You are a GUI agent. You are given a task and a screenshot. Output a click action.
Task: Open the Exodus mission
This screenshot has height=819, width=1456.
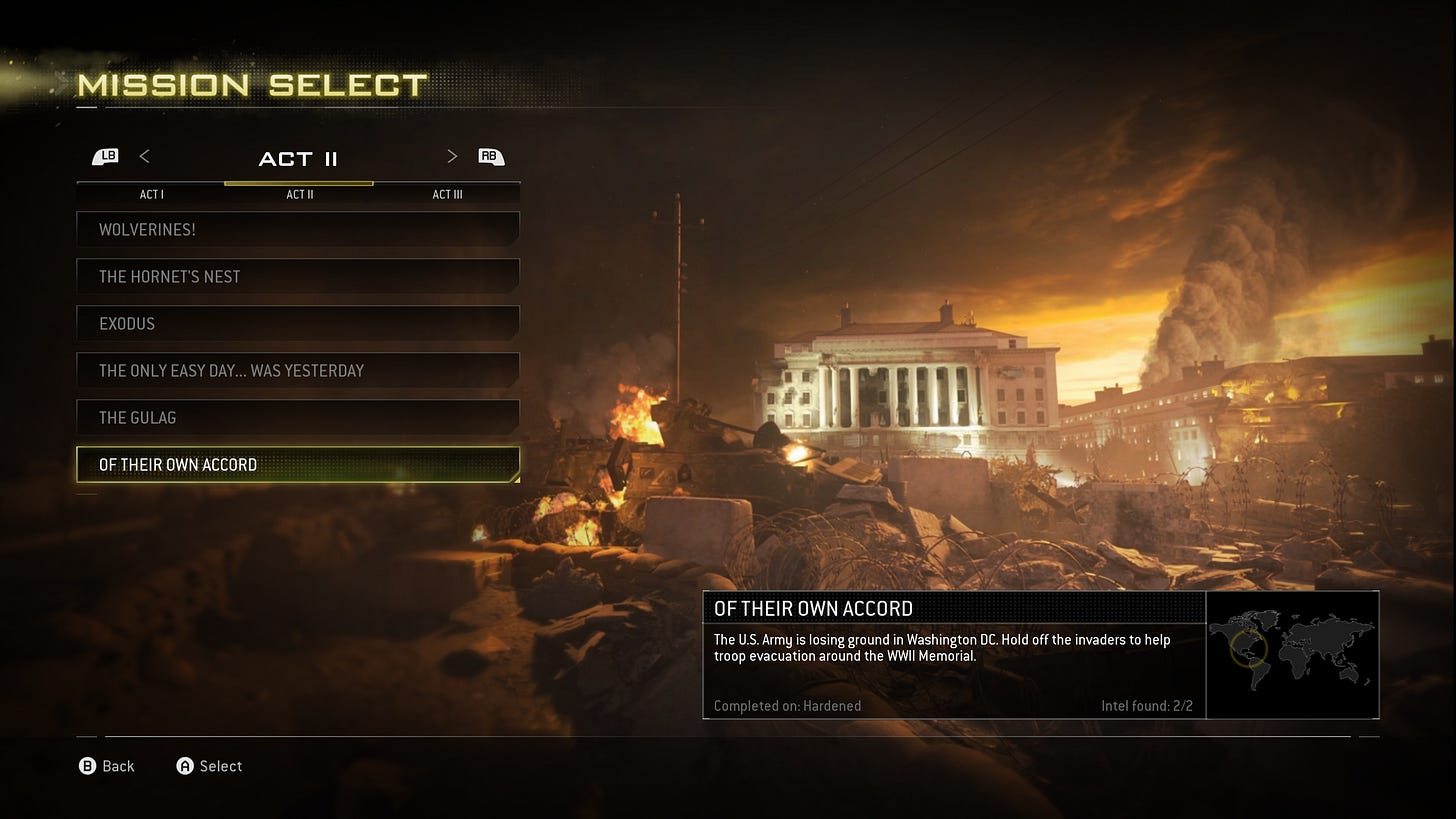[x=297, y=323]
